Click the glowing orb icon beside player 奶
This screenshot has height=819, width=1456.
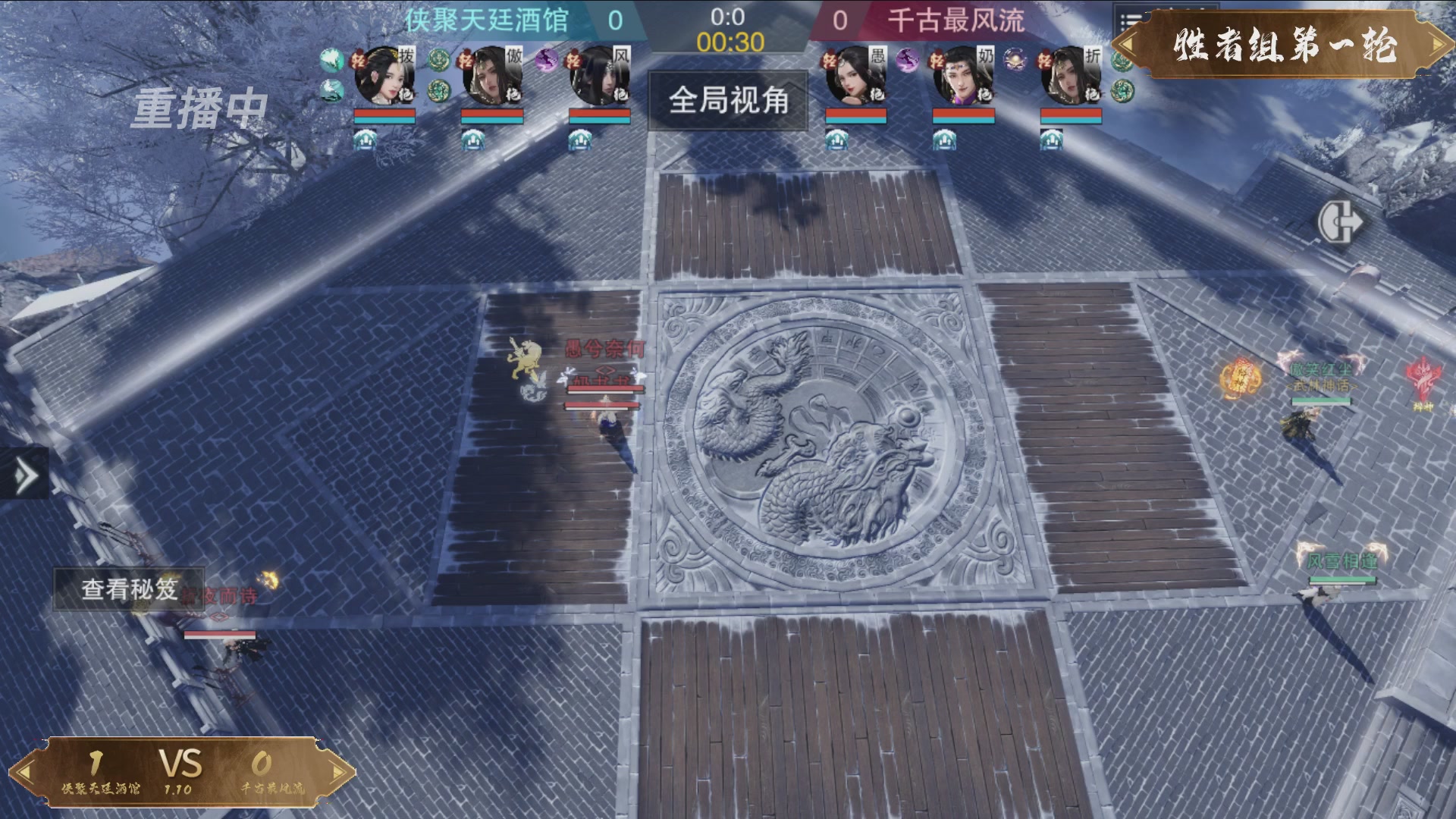pyautogui.click(x=1015, y=60)
